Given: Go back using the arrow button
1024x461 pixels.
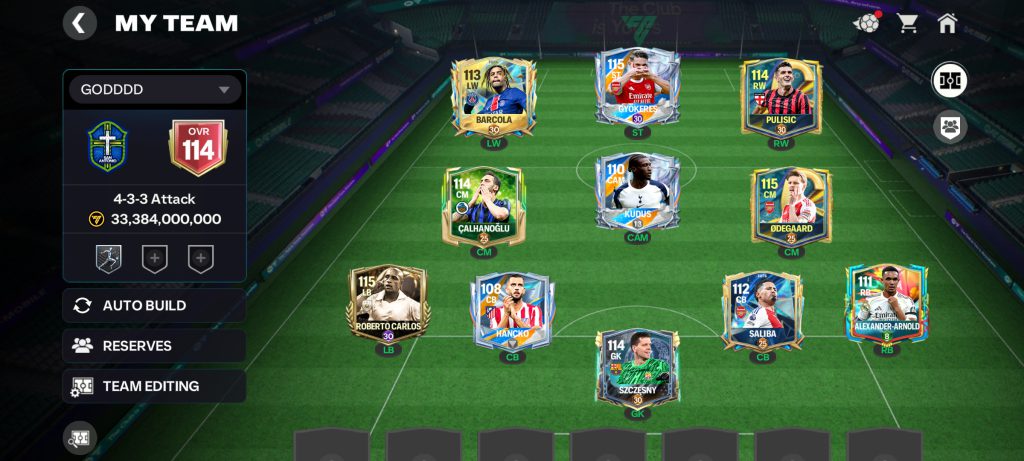Looking at the screenshot, I should [80, 23].
